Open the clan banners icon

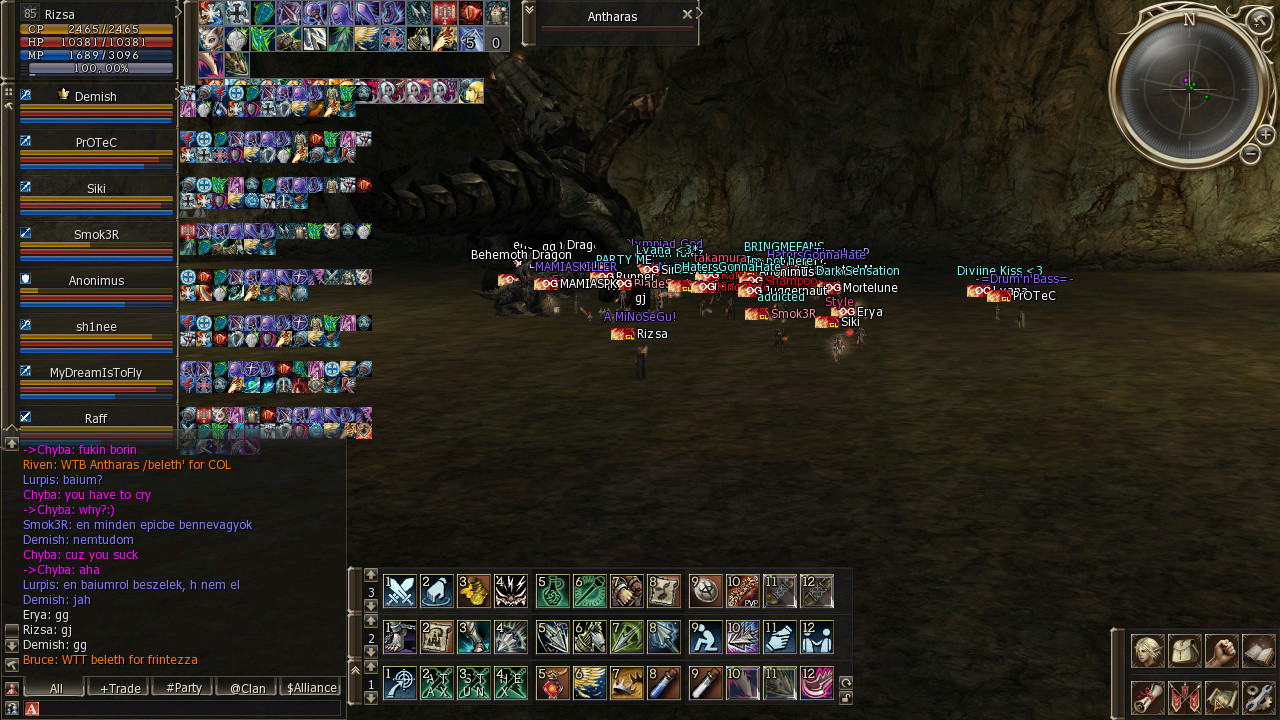(x=1185, y=697)
